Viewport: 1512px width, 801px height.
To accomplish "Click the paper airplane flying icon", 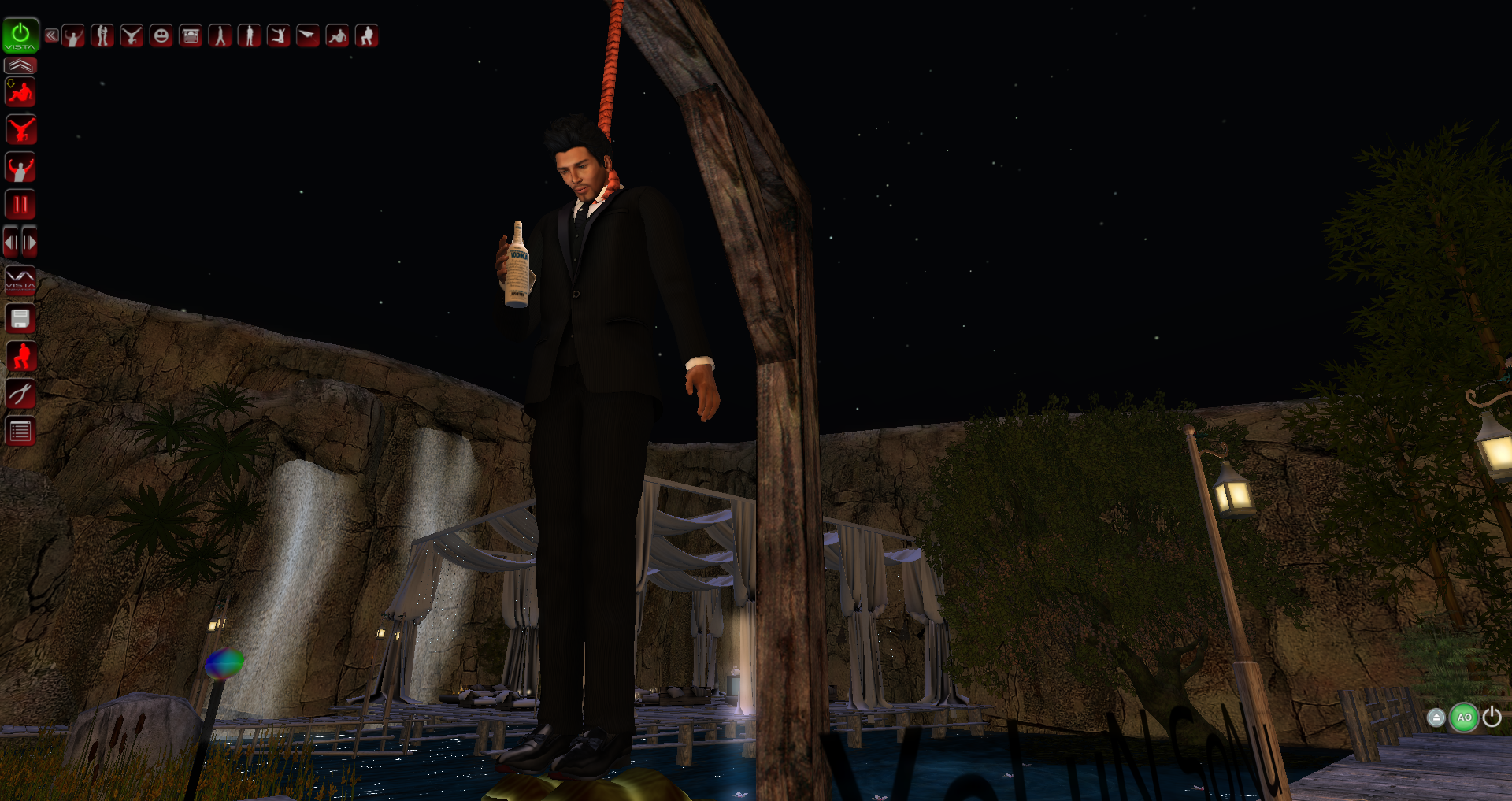I will point(307,35).
